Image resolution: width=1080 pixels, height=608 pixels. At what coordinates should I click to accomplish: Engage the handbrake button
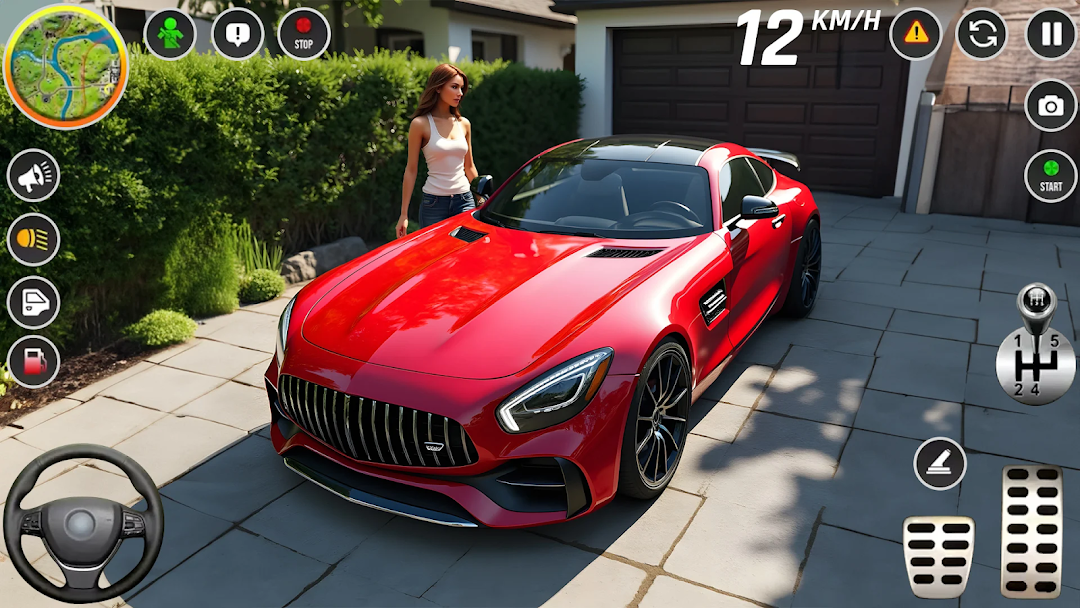(x=940, y=464)
